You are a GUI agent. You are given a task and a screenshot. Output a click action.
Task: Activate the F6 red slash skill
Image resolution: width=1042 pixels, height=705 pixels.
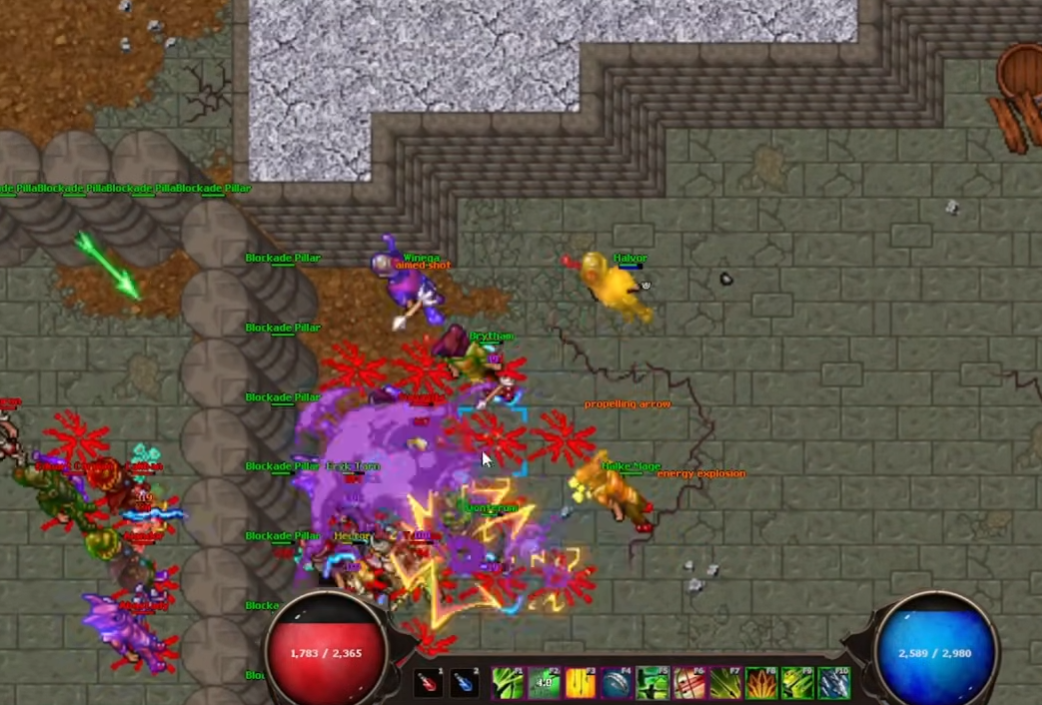pos(689,683)
